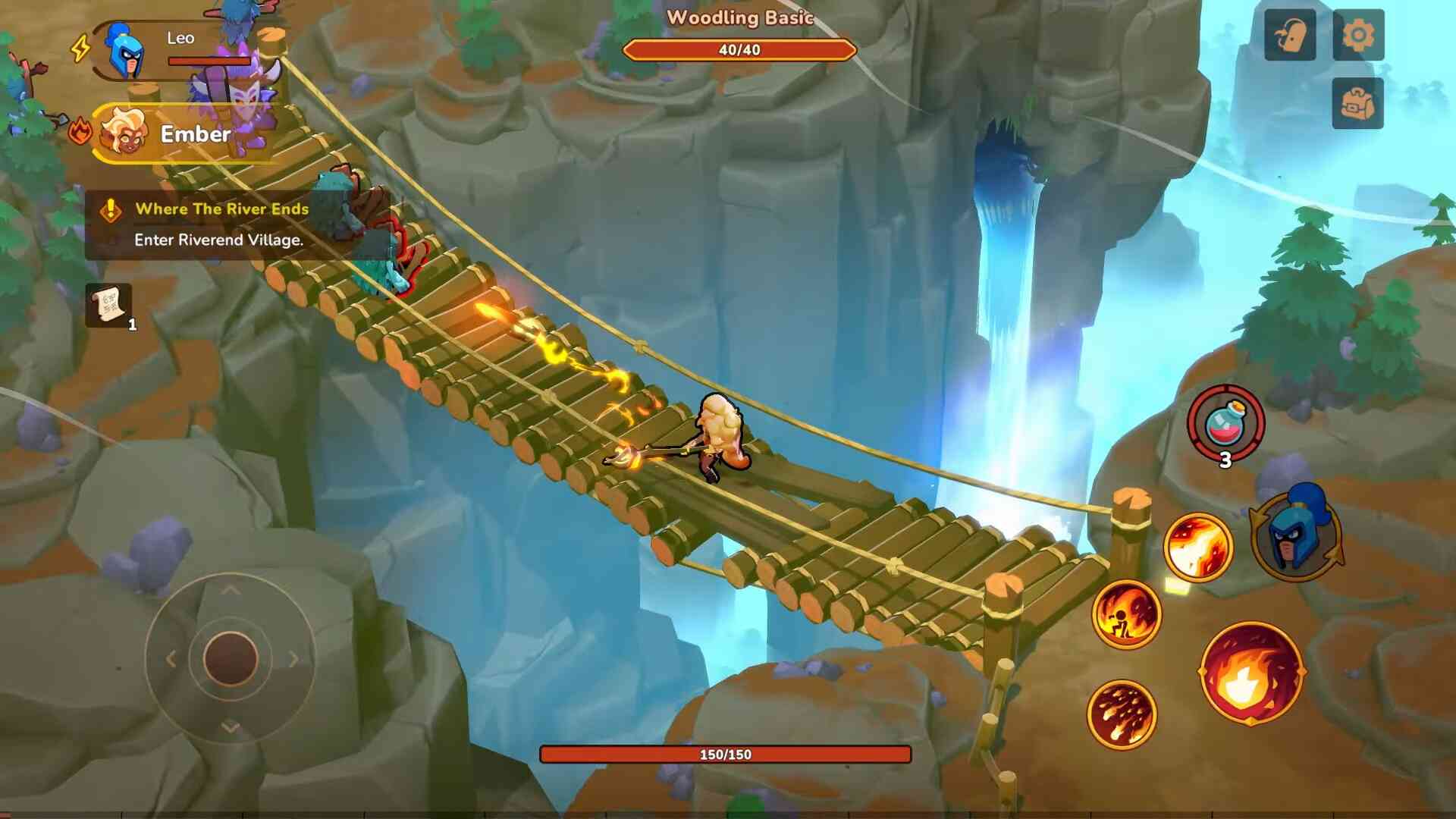Cast the fire blast wave skill
The height and width of the screenshot is (819, 1456).
(1198, 548)
